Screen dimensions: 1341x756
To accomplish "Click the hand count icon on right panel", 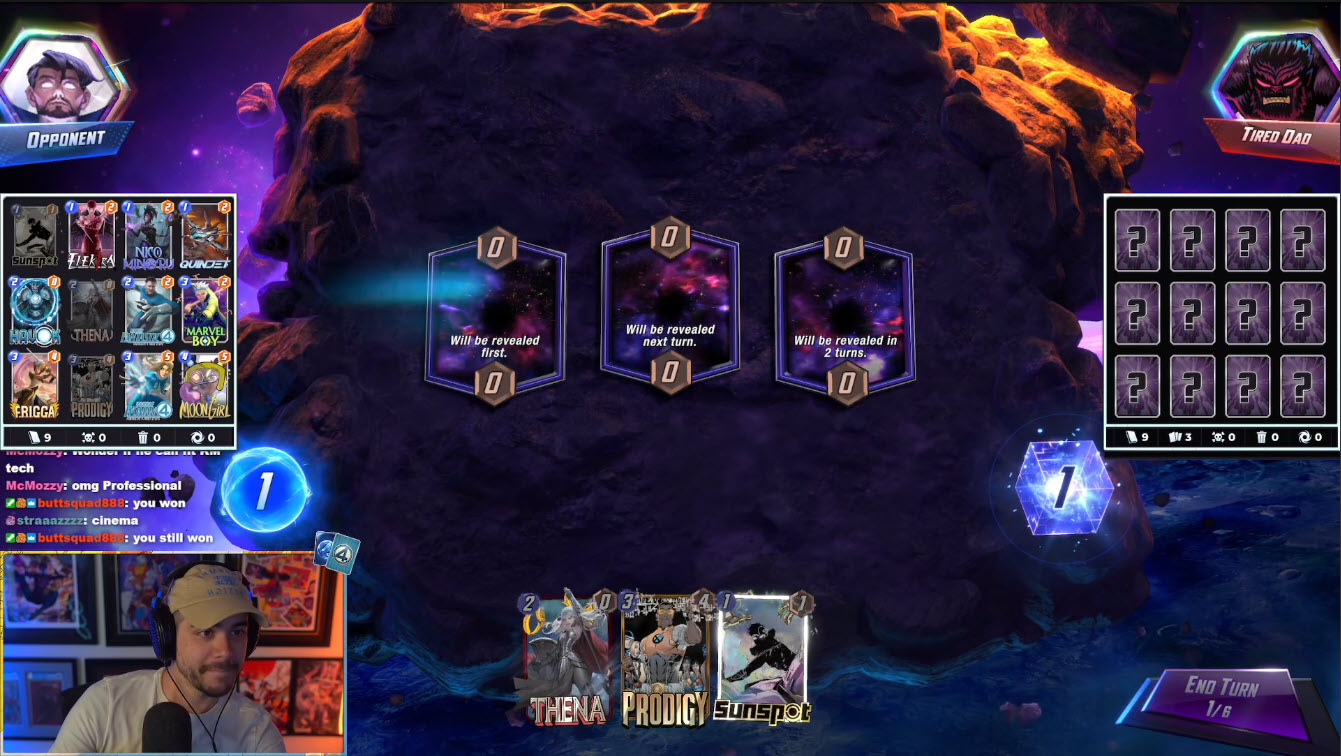I will pyautogui.click(x=1176, y=438).
